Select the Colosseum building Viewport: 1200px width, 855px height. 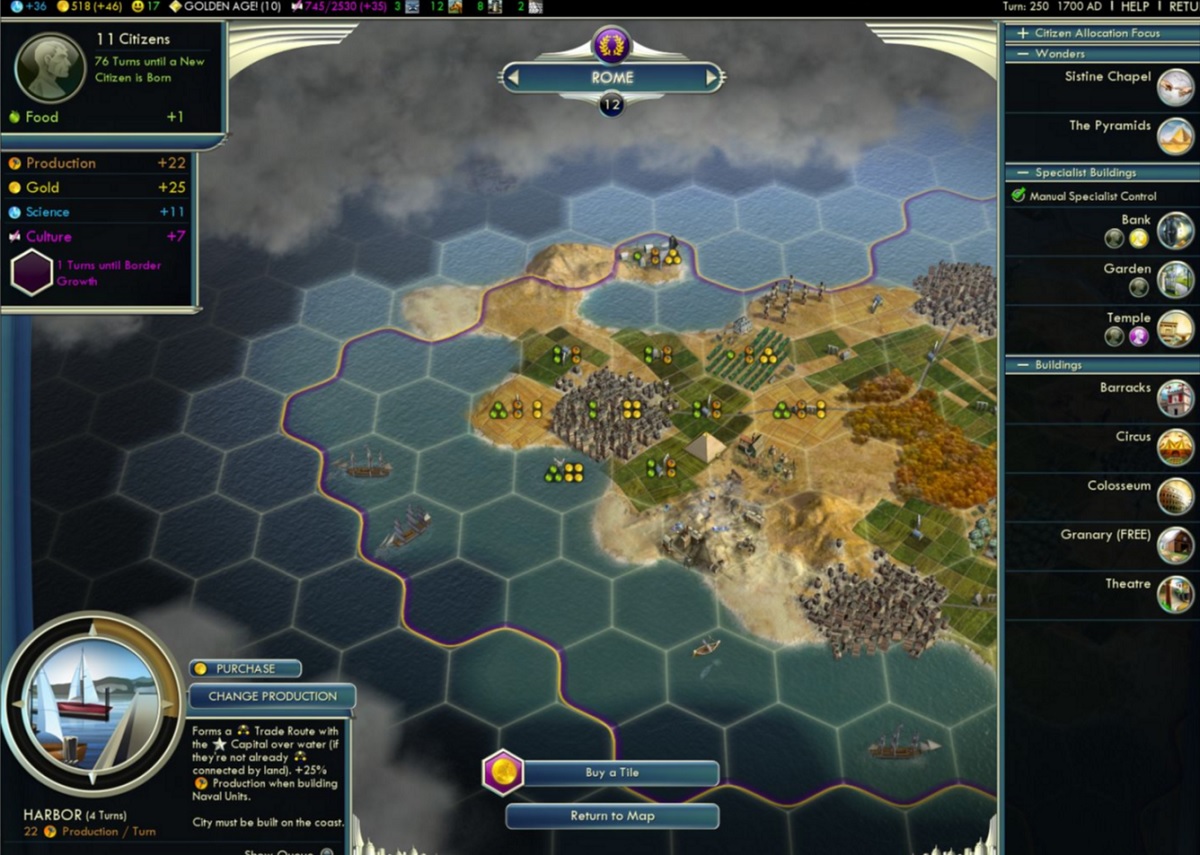1175,496
